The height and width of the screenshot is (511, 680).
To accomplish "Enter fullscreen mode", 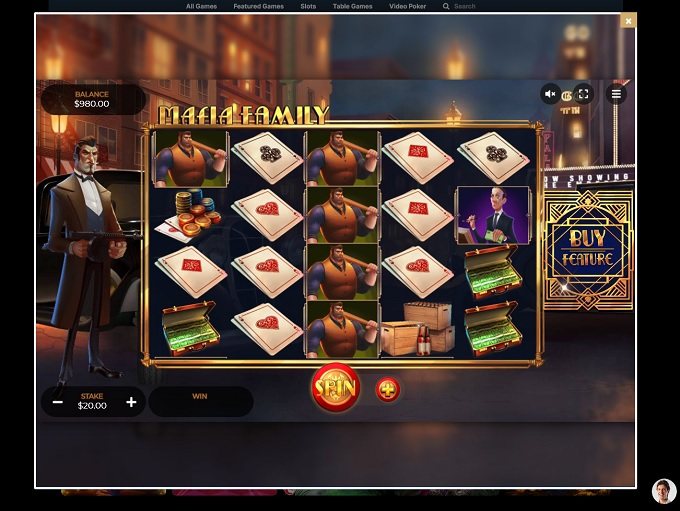I will coord(584,94).
